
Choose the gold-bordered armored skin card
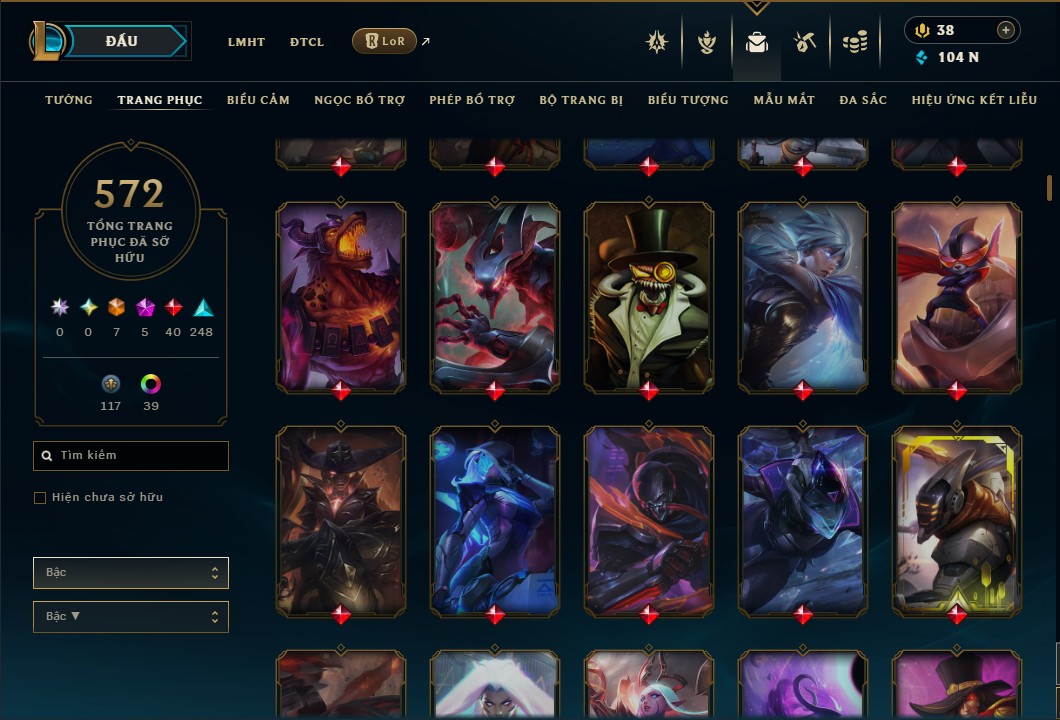tap(957, 521)
